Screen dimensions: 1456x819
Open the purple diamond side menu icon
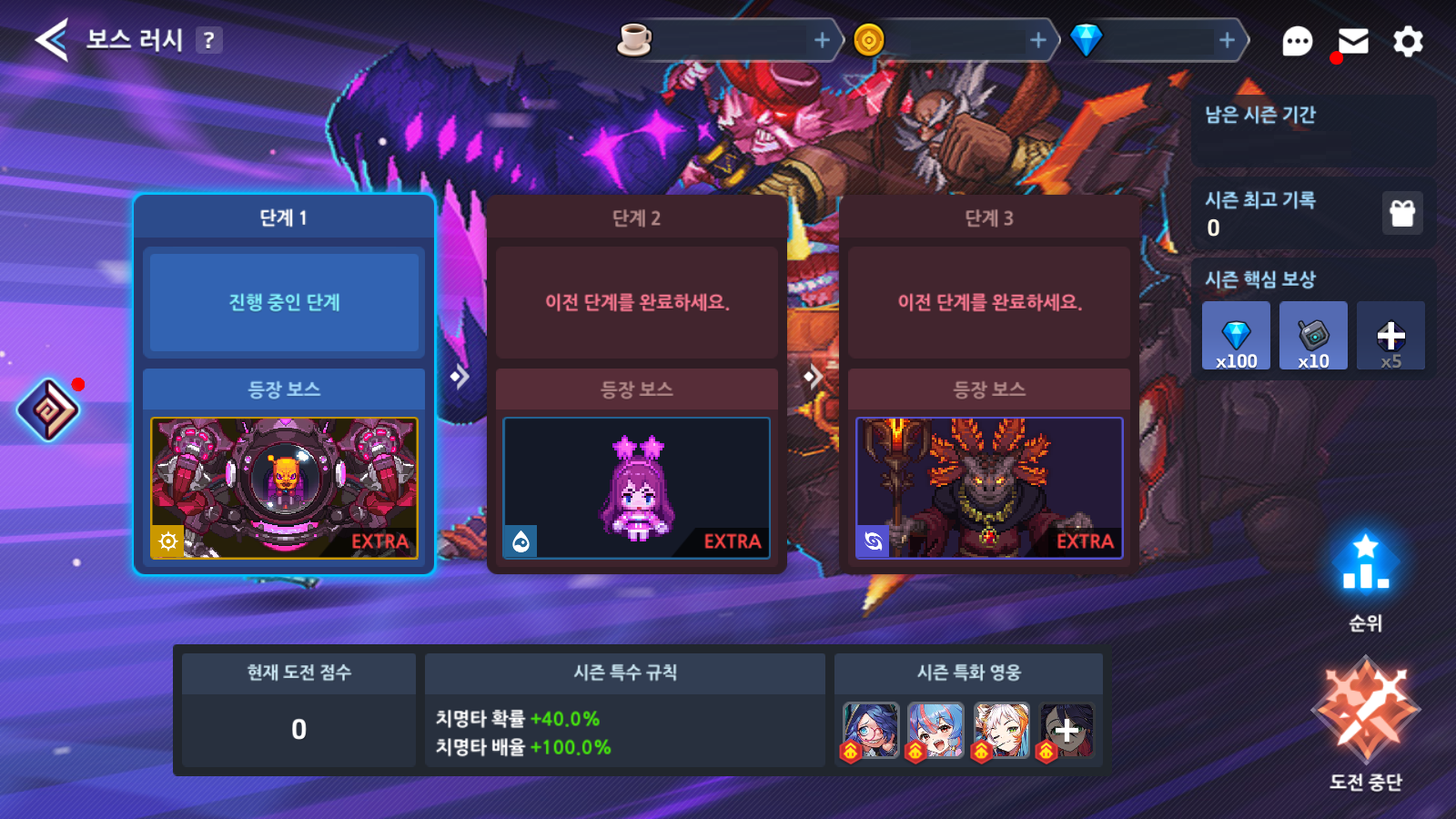coord(48,409)
